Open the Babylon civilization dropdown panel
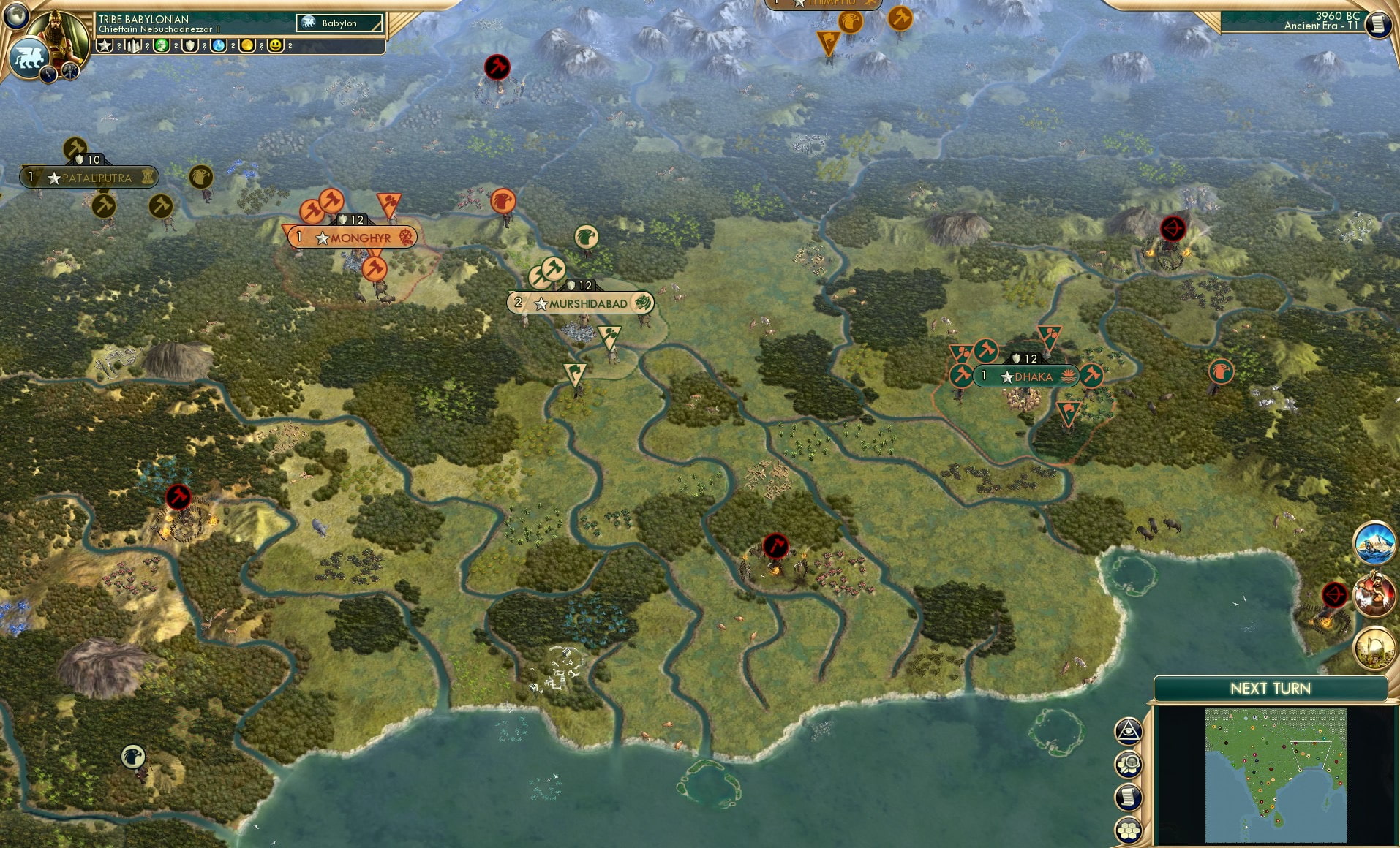 click(x=338, y=23)
